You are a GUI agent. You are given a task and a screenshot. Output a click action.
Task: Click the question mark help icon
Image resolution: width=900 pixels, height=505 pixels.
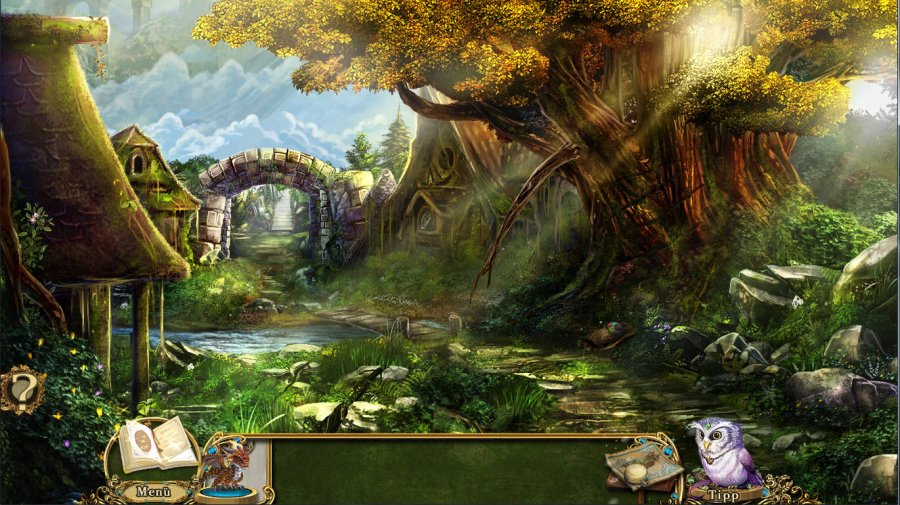click(x=22, y=388)
